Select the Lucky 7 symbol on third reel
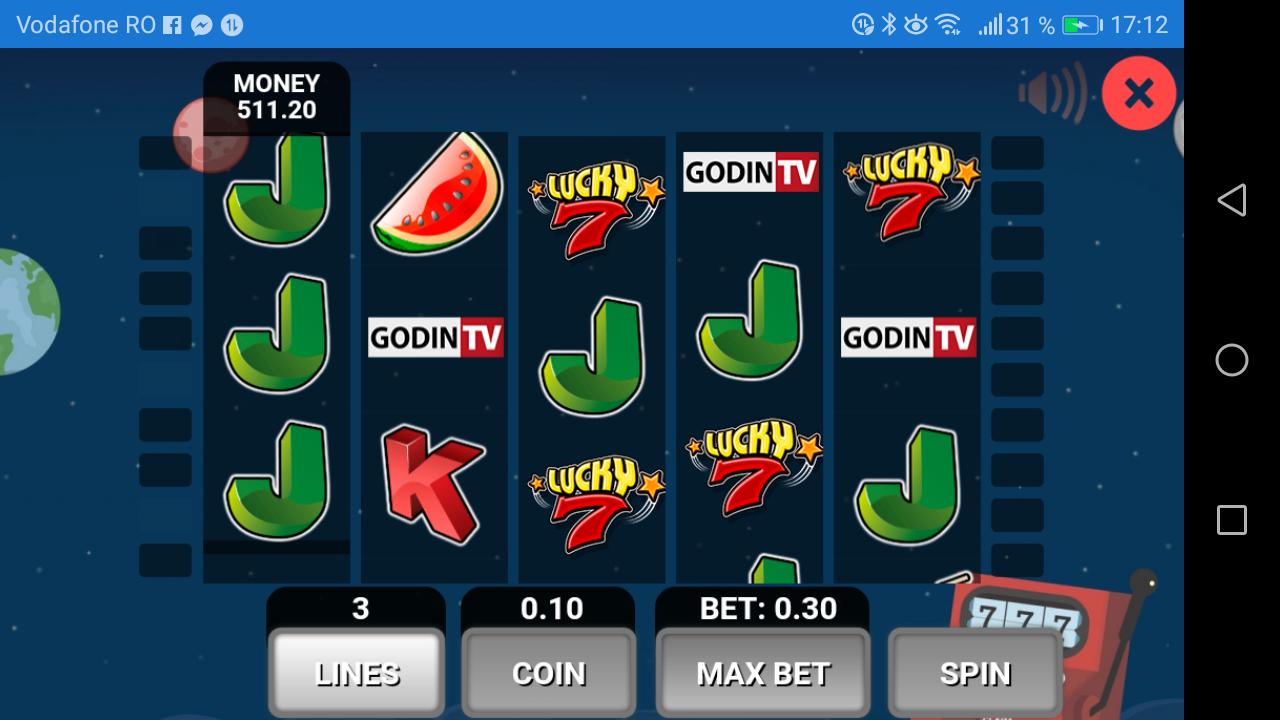 [x=592, y=200]
